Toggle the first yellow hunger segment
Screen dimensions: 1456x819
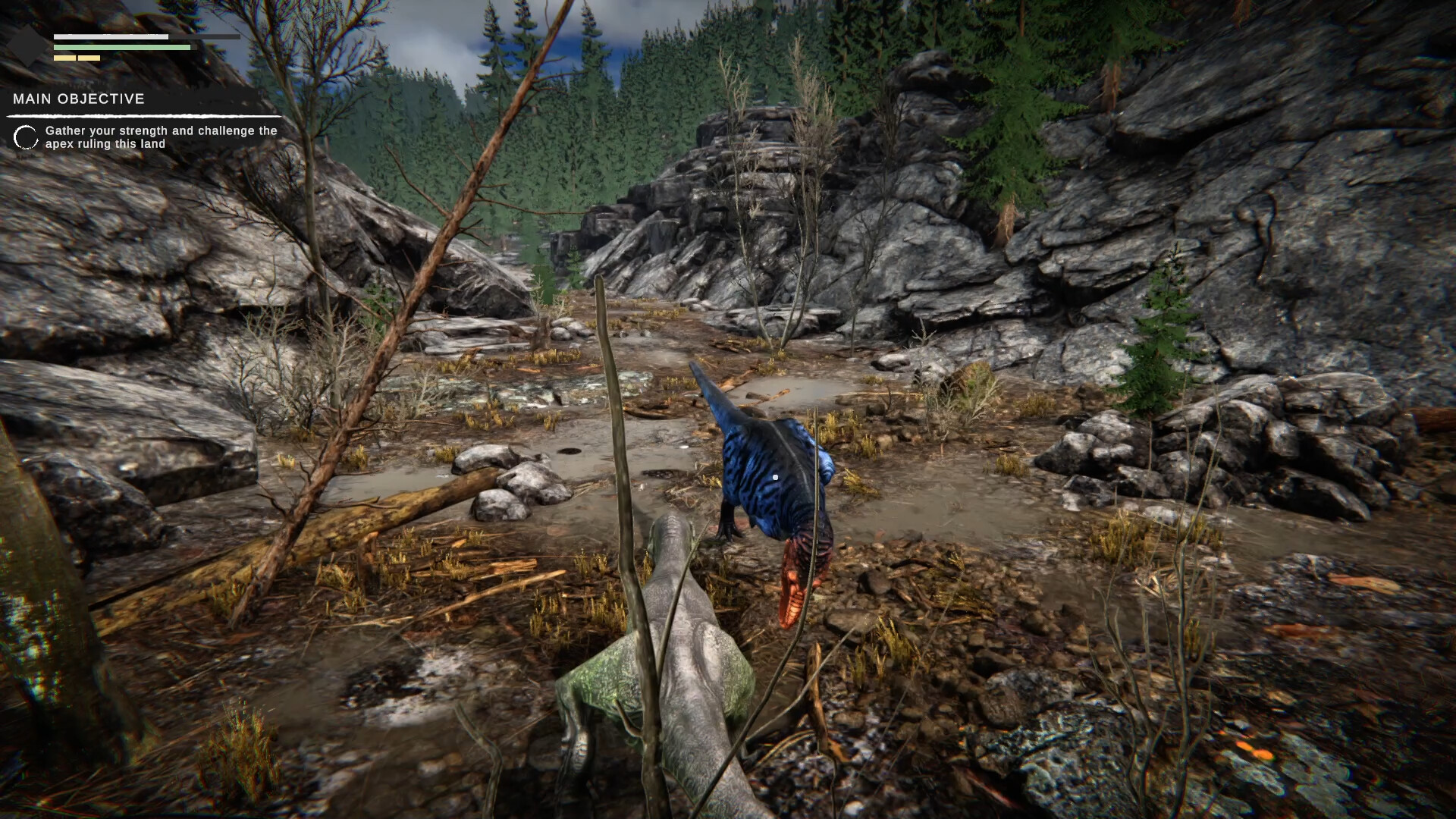click(64, 58)
